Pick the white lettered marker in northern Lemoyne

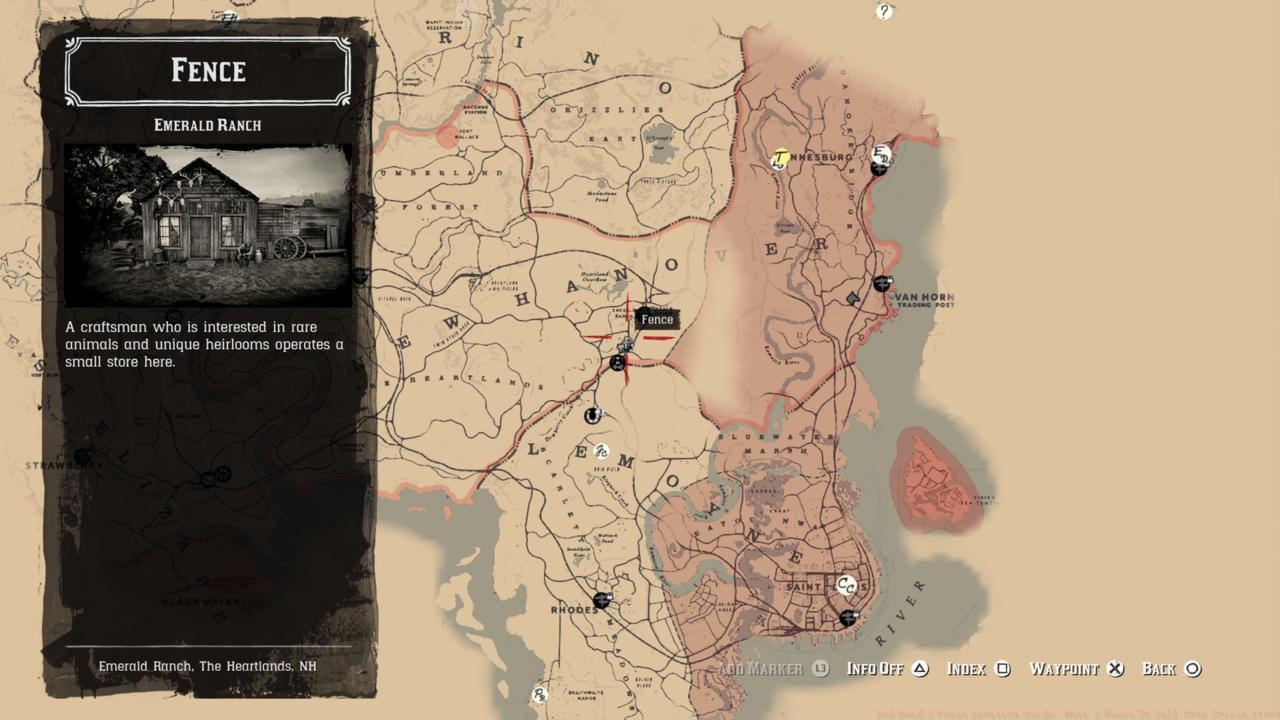601,451
